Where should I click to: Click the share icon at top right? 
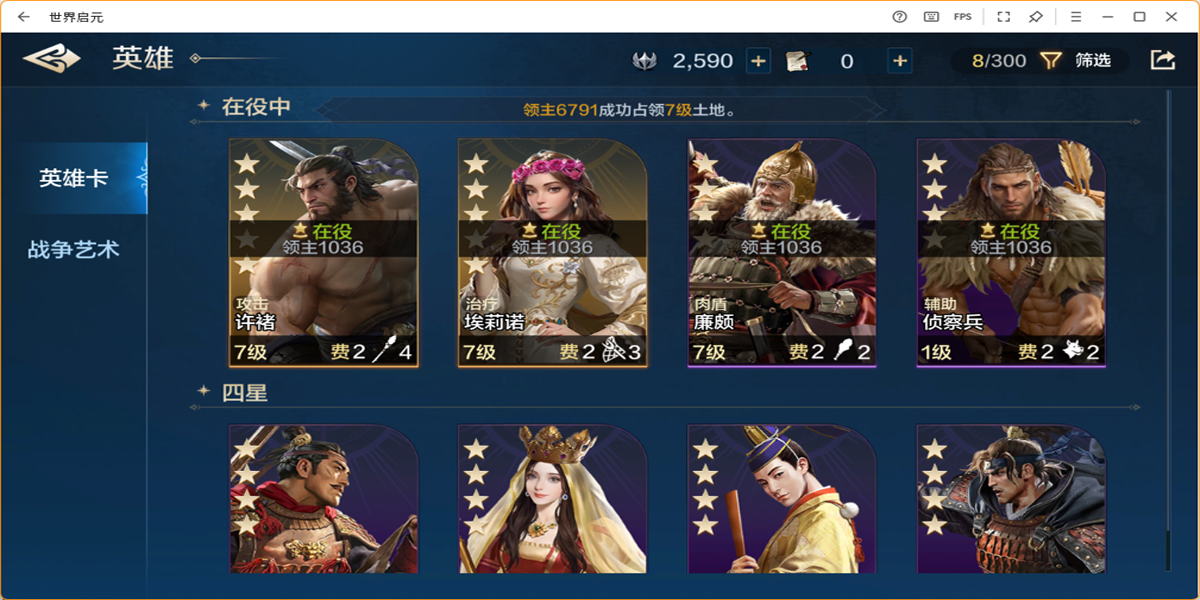pyautogui.click(x=1162, y=60)
